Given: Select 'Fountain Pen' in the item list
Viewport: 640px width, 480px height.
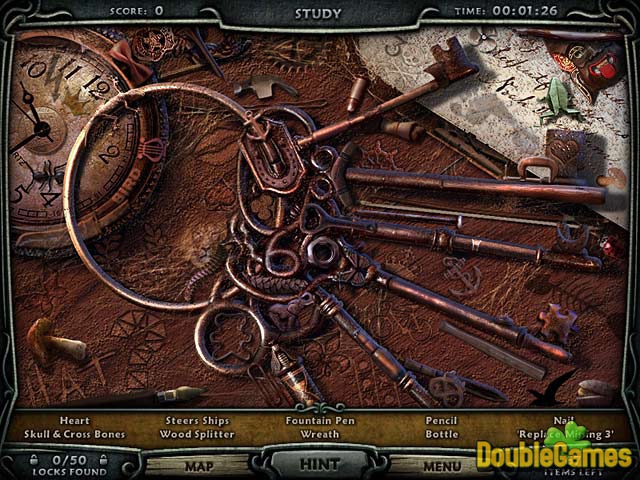Looking at the screenshot, I should point(319,421).
